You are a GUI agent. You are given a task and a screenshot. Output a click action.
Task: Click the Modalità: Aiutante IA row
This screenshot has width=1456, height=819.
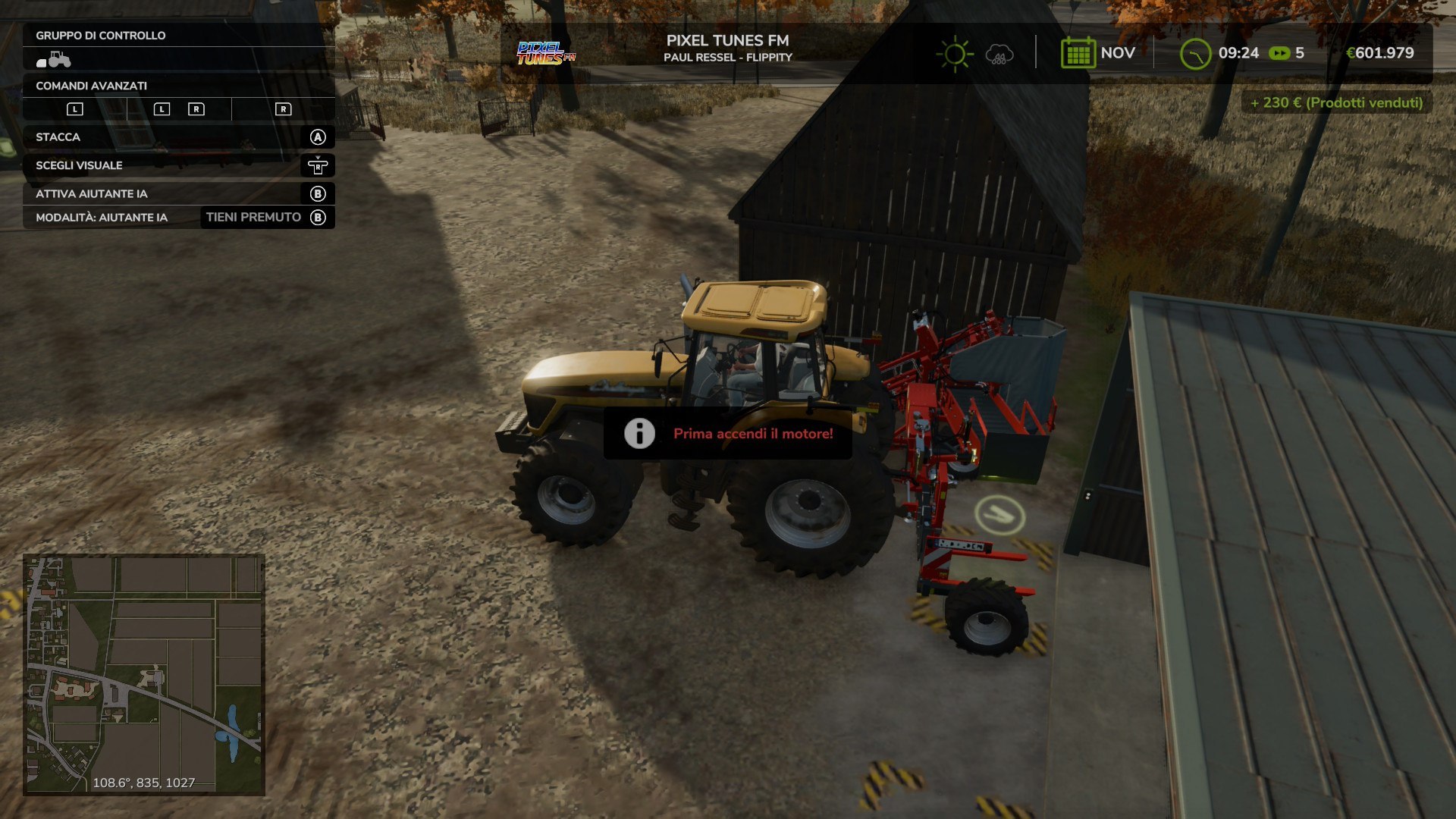pos(179,218)
